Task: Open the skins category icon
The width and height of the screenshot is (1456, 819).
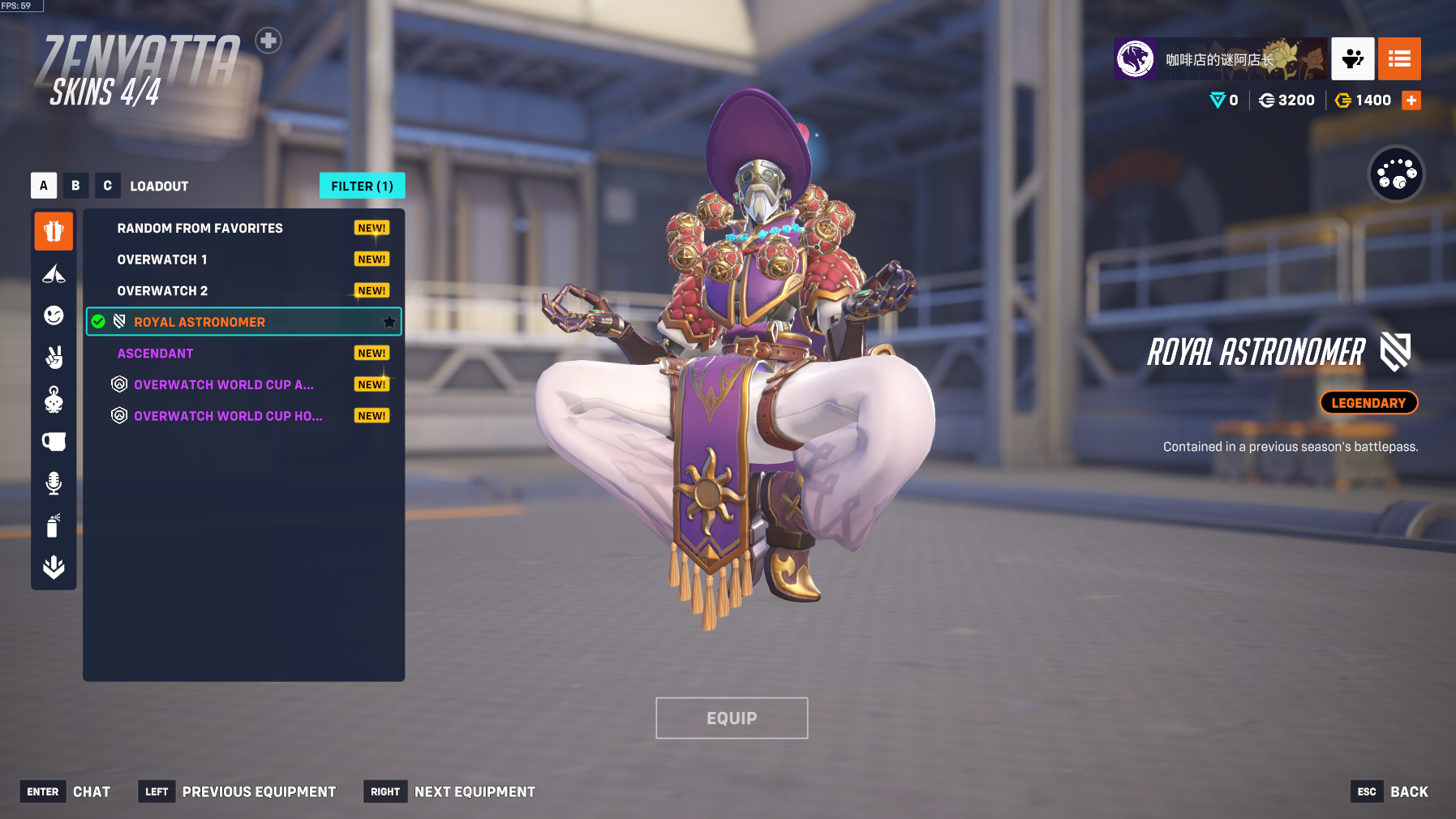Action: pyautogui.click(x=54, y=232)
